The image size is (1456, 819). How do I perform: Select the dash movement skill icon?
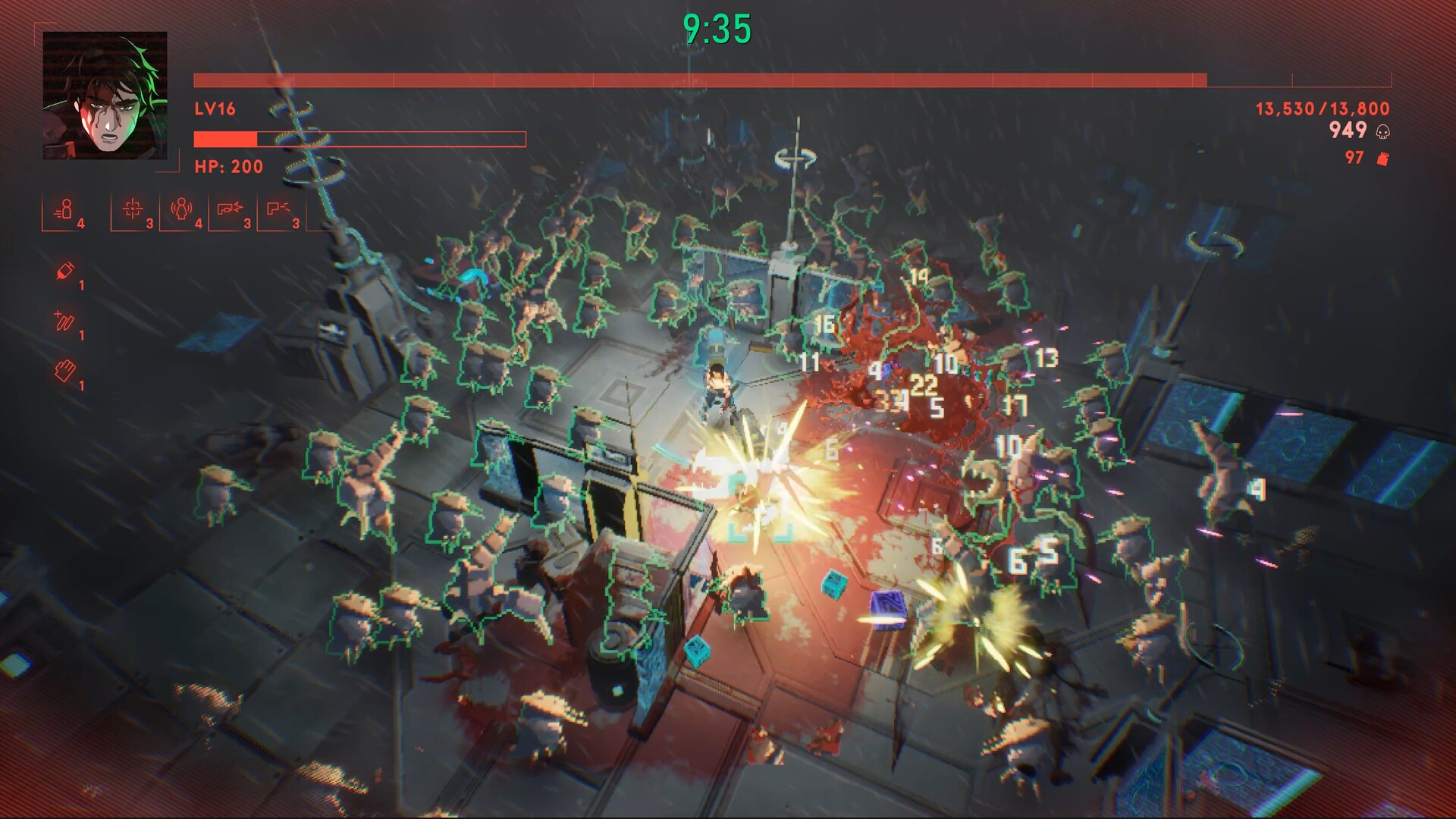(x=66, y=209)
